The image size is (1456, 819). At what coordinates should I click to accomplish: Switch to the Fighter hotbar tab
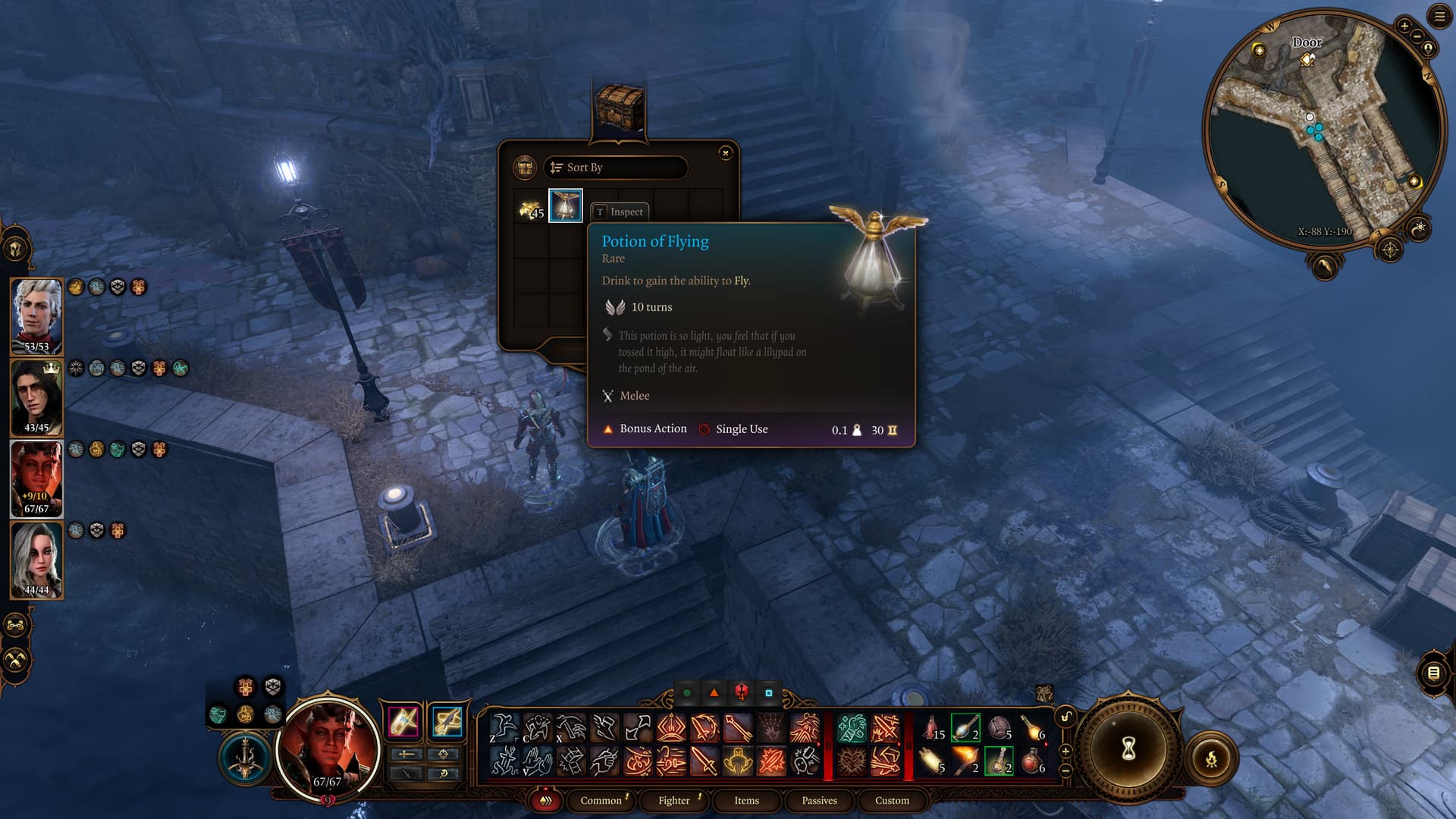(x=673, y=801)
